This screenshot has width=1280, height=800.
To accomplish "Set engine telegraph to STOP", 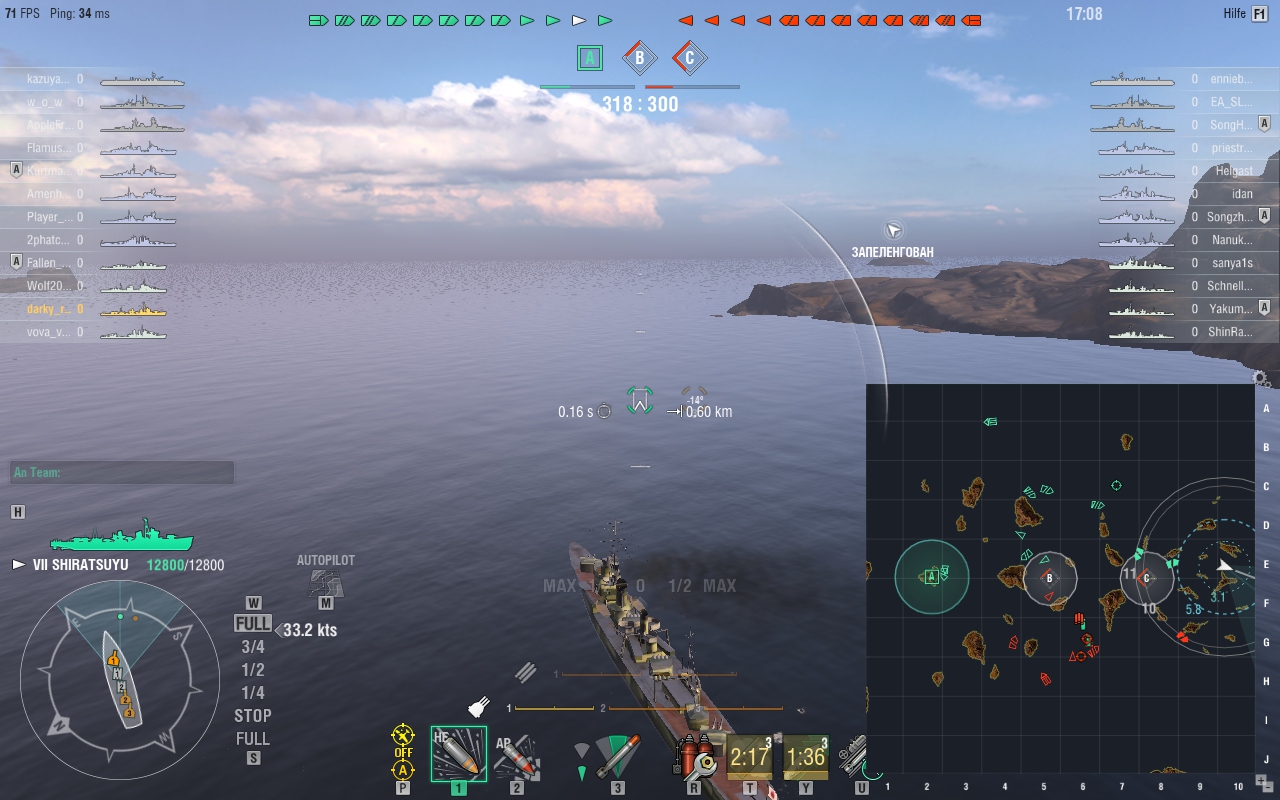I will click(x=252, y=715).
